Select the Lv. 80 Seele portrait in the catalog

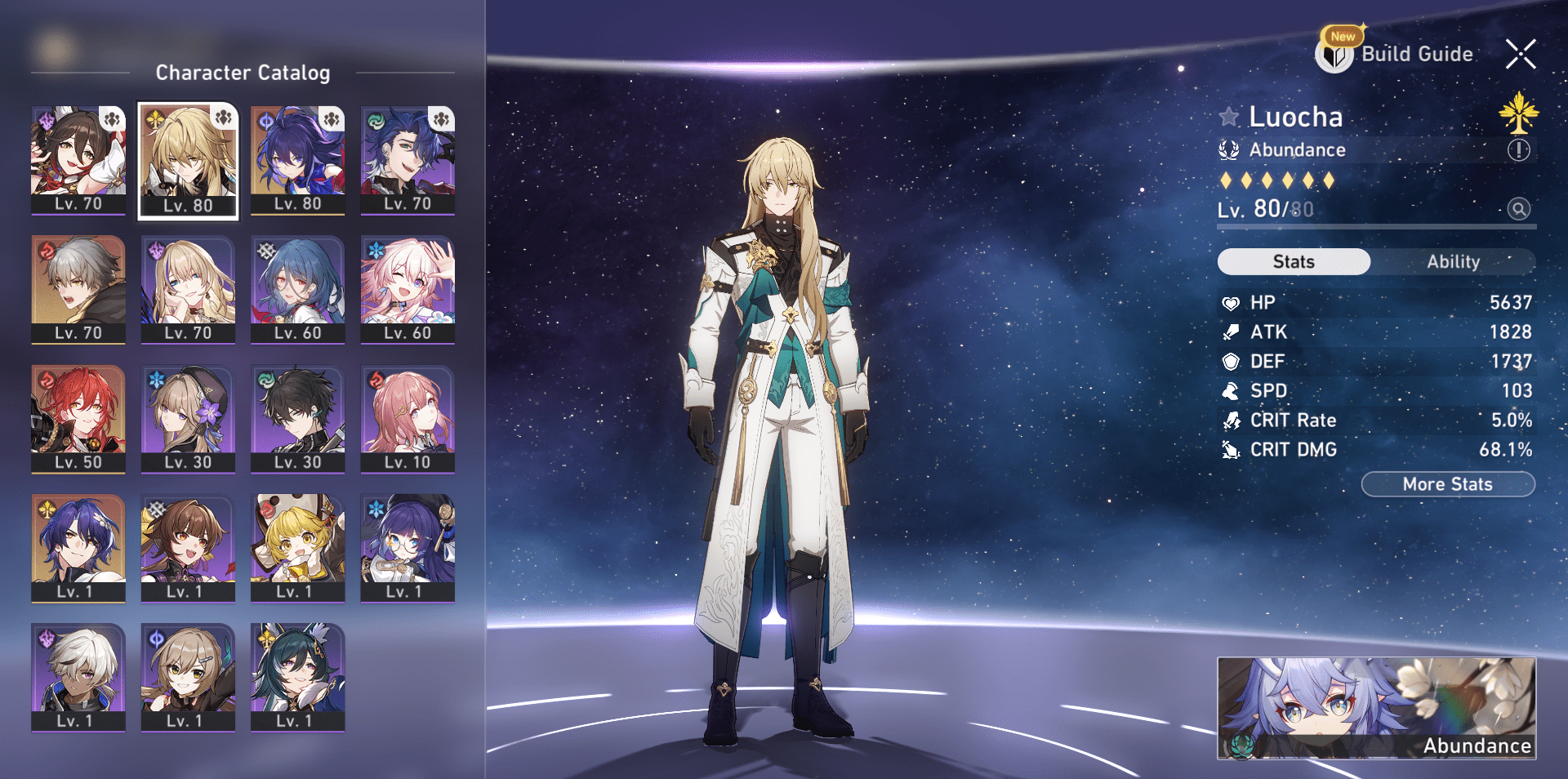click(x=297, y=159)
